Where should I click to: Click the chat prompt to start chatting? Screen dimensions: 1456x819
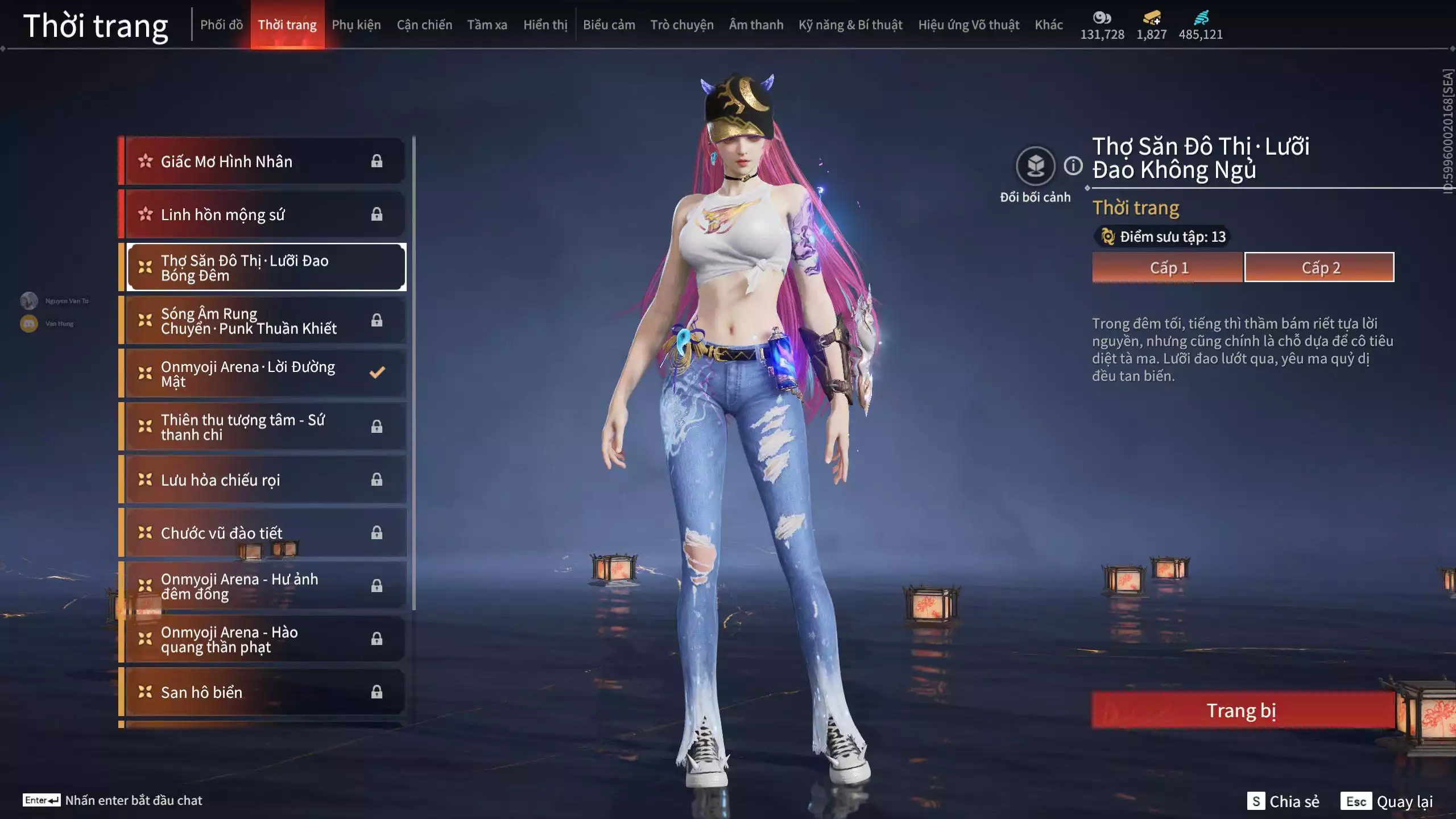pyautogui.click(x=133, y=800)
